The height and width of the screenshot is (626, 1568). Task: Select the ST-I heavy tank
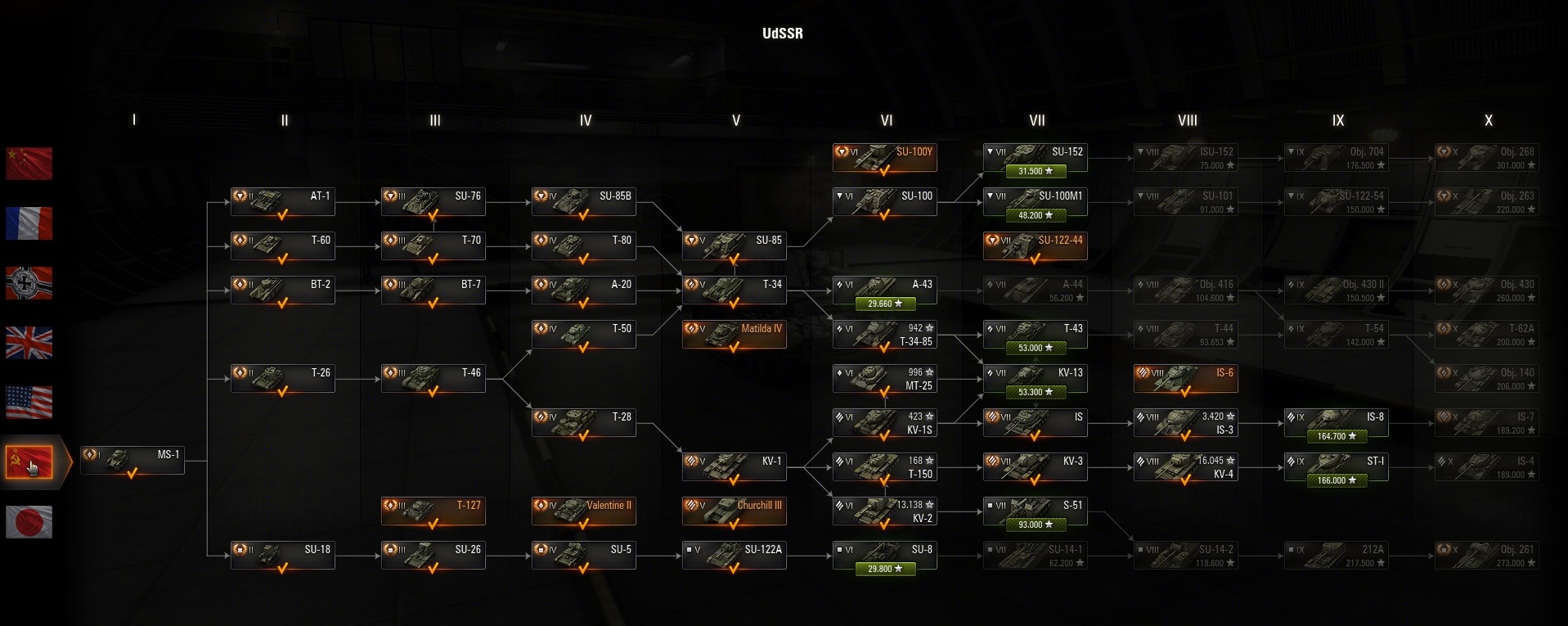1336,466
